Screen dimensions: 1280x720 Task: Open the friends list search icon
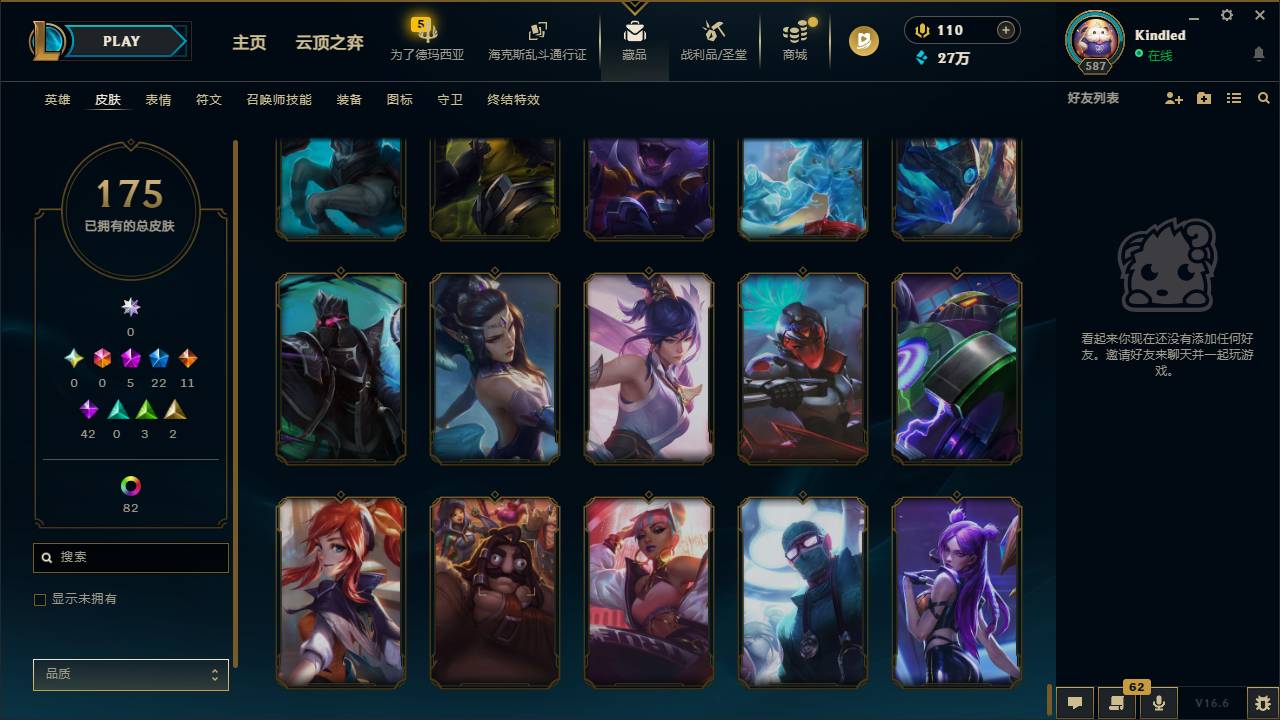click(x=1263, y=98)
